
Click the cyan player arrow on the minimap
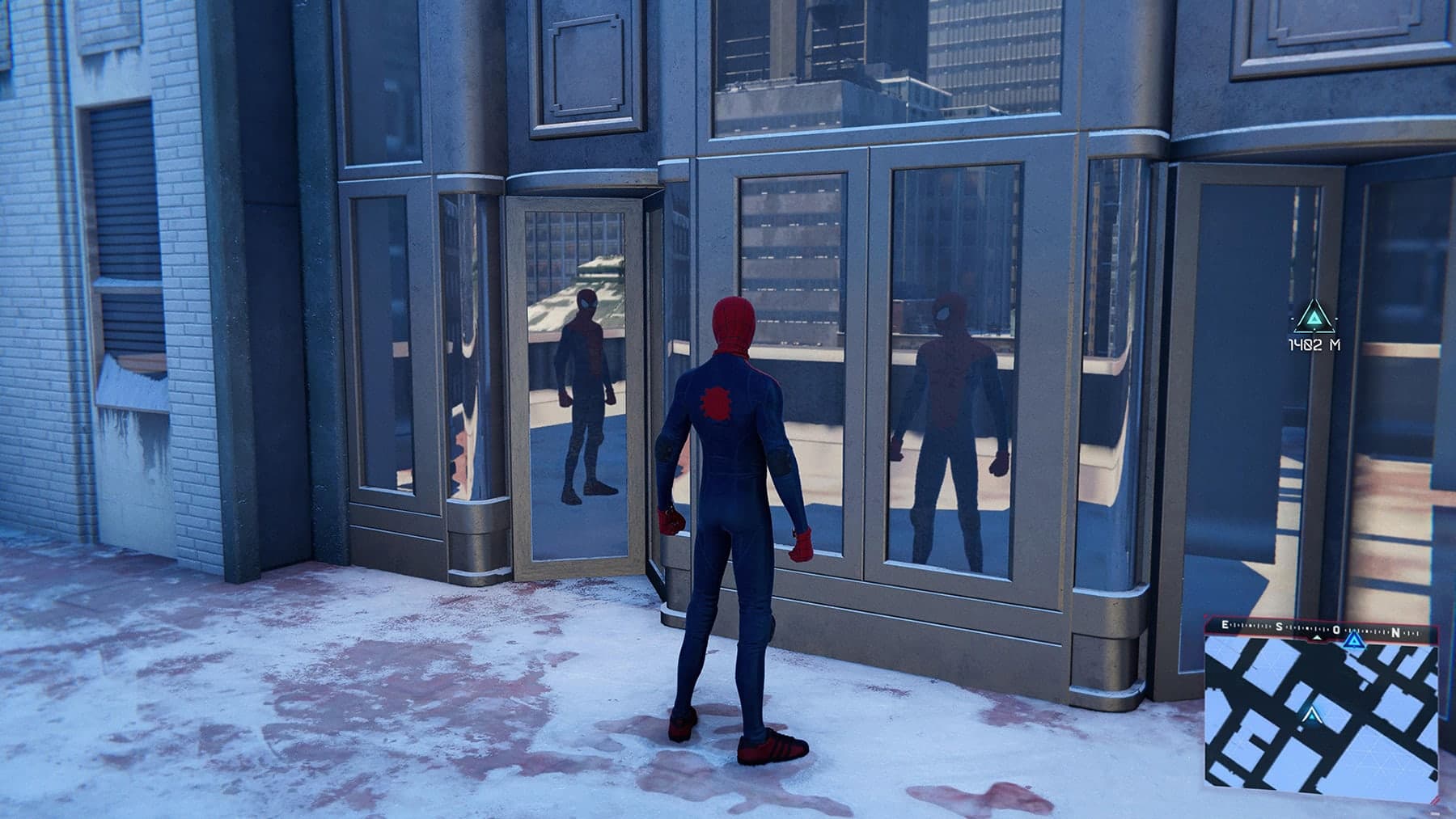pos(1312,716)
